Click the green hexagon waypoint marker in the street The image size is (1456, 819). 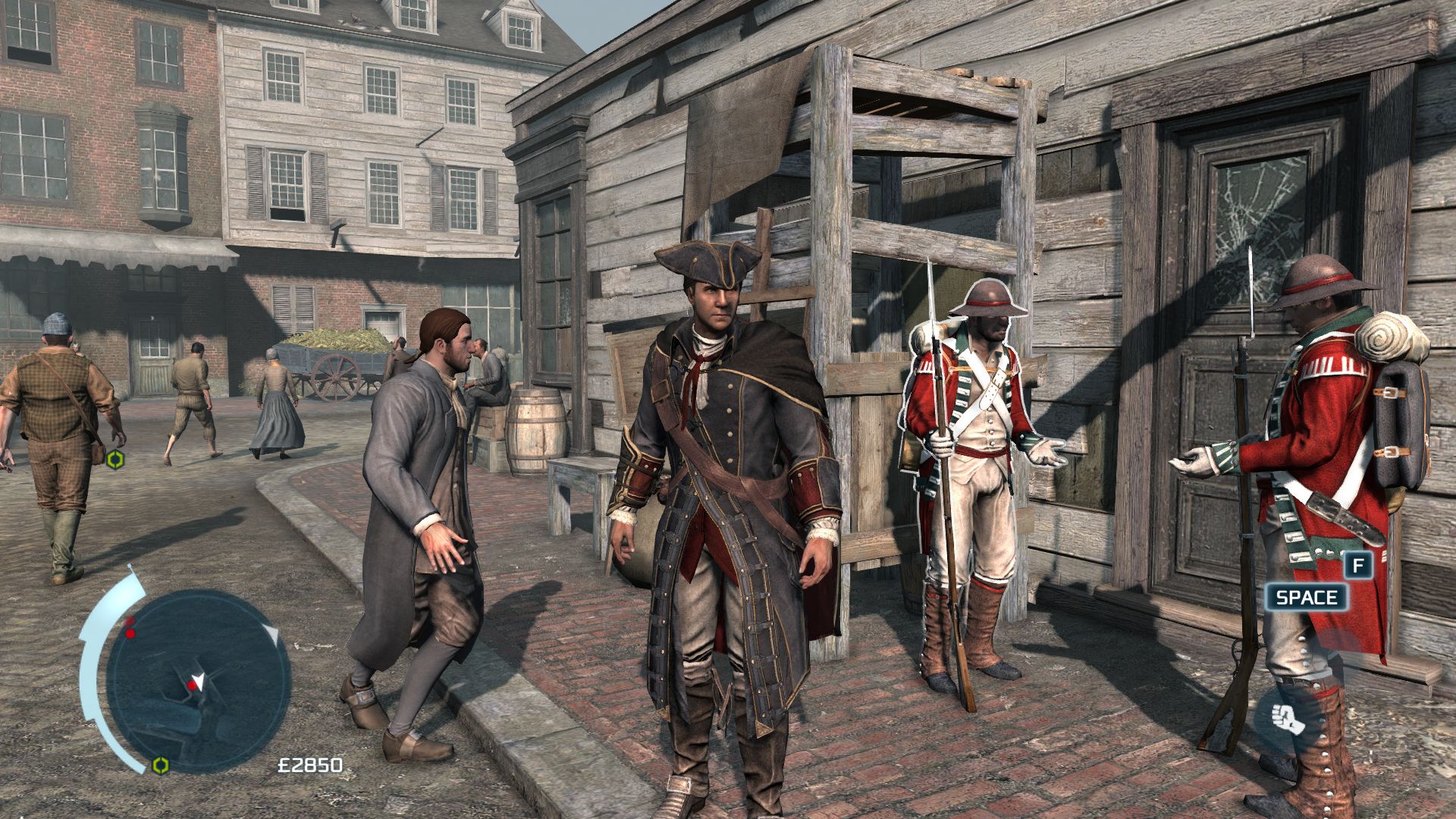115,459
